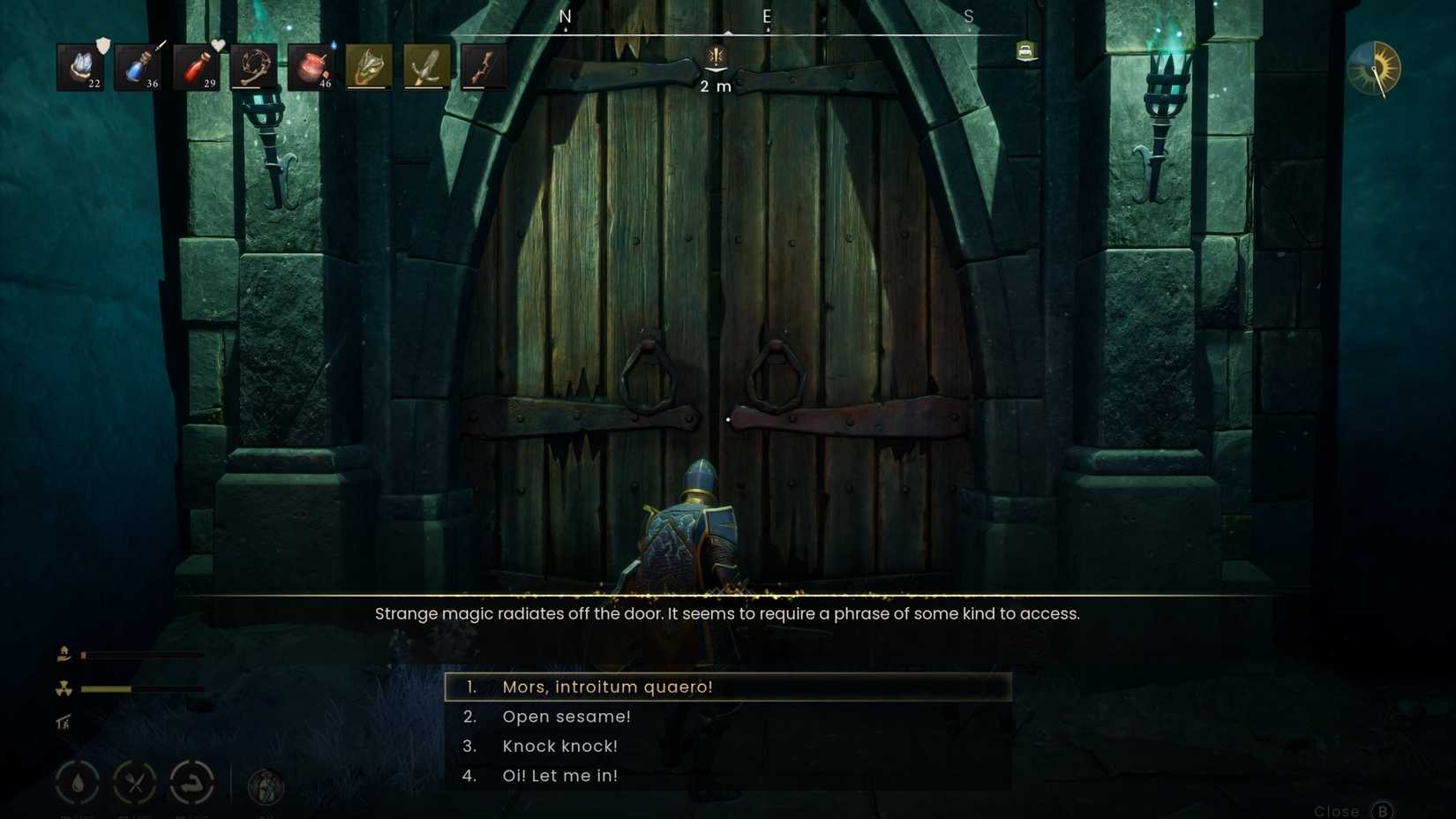Select the blue mana potion in the hotbar
The width and height of the screenshot is (1456, 819).
coord(137,67)
